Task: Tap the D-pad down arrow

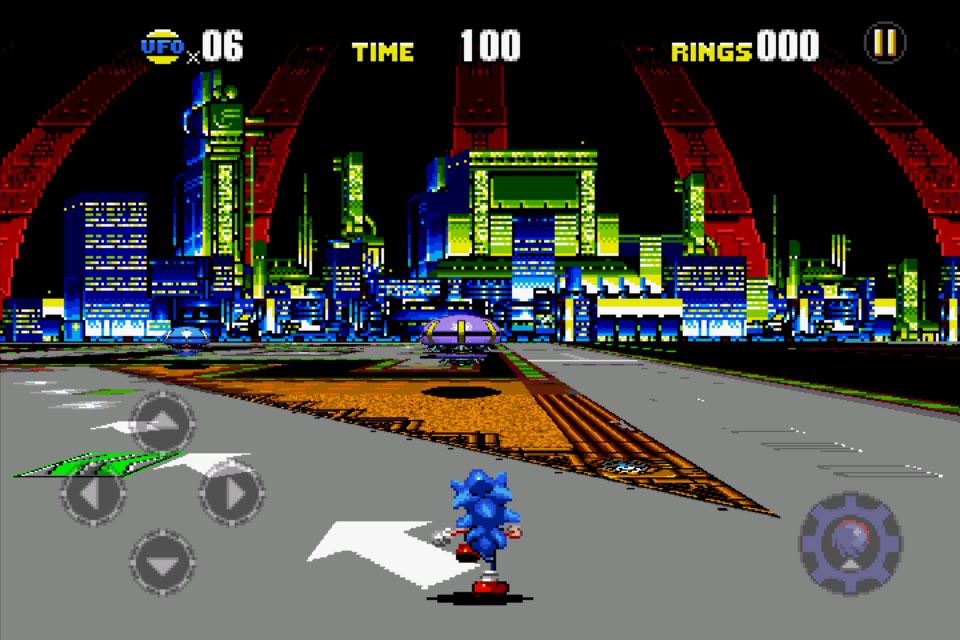Action: pos(162,561)
